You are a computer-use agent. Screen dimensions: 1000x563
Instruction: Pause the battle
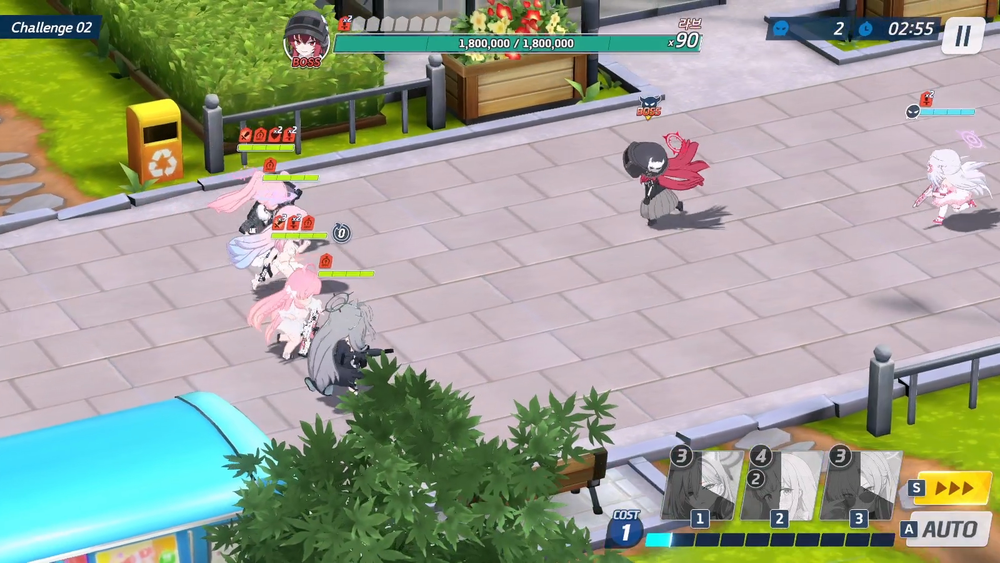(962, 36)
